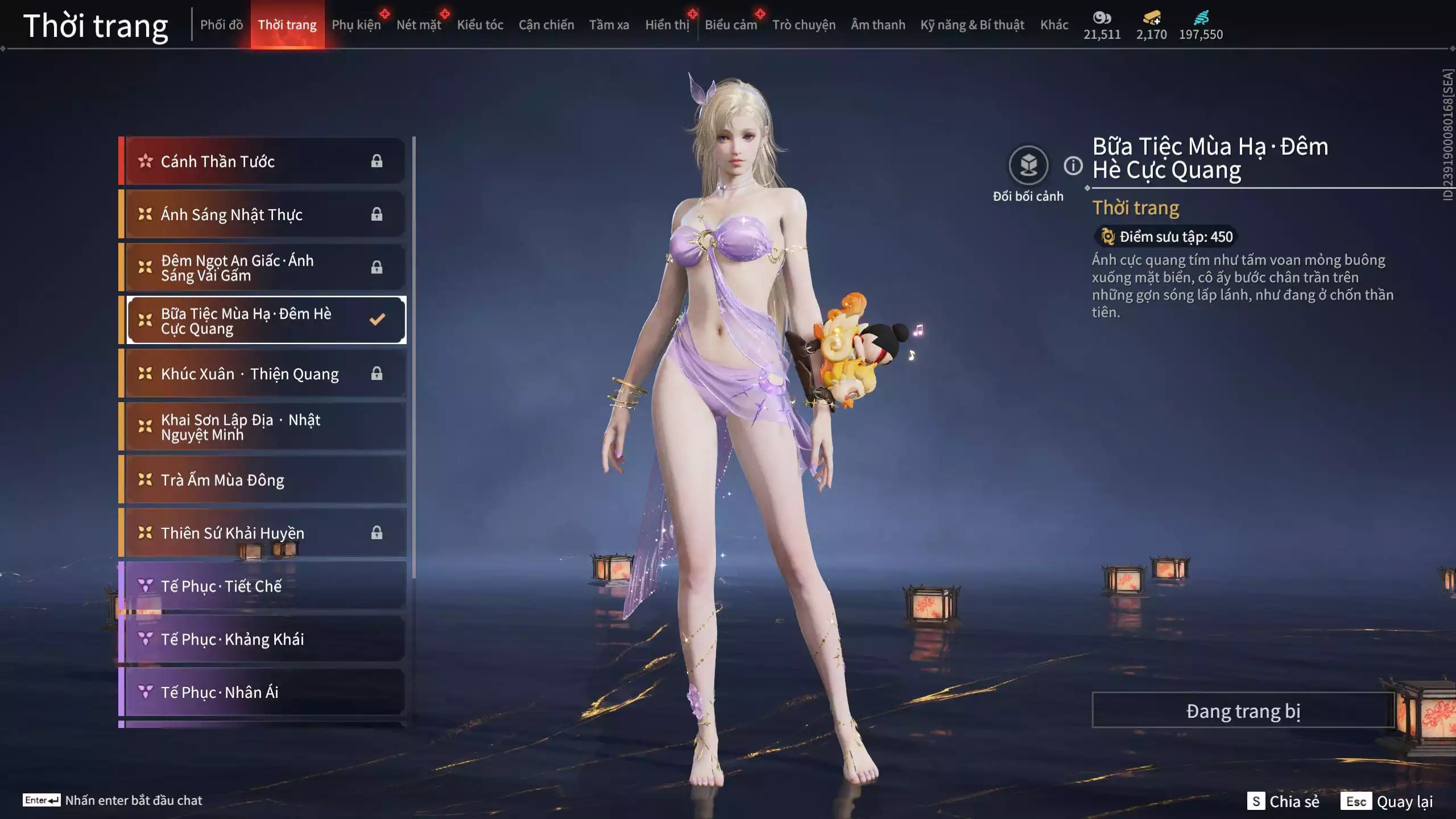Viewport: 1456px width, 819px height.
Task: Go to the Kiểu tóc tab
Action: (x=480, y=25)
